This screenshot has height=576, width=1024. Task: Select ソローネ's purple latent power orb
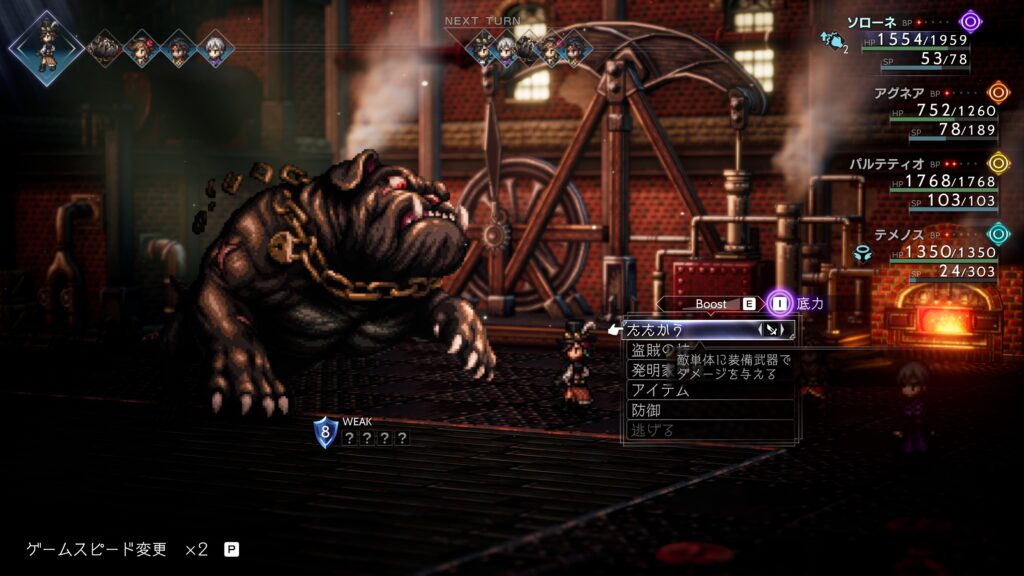click(970, 21)
